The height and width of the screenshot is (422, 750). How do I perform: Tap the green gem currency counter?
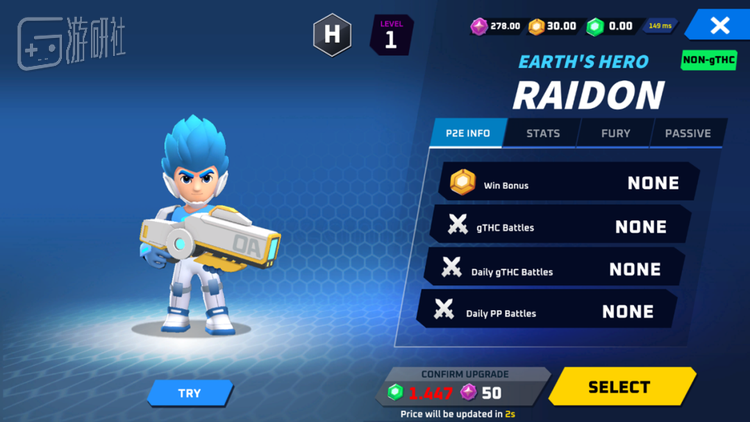coord(610,26)
